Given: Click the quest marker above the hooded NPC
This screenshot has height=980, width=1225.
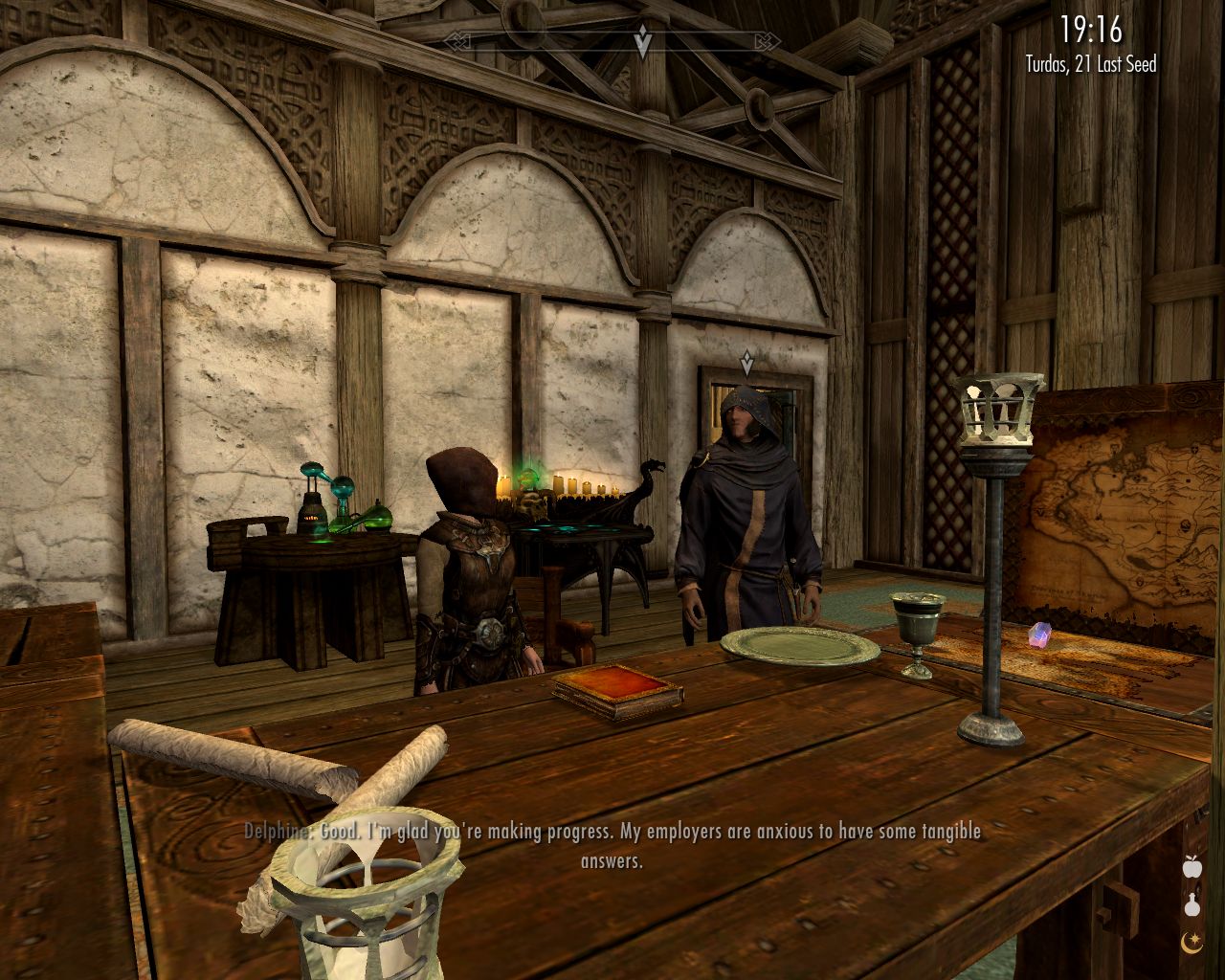Looking at the screenshot, I should (746, 361).
